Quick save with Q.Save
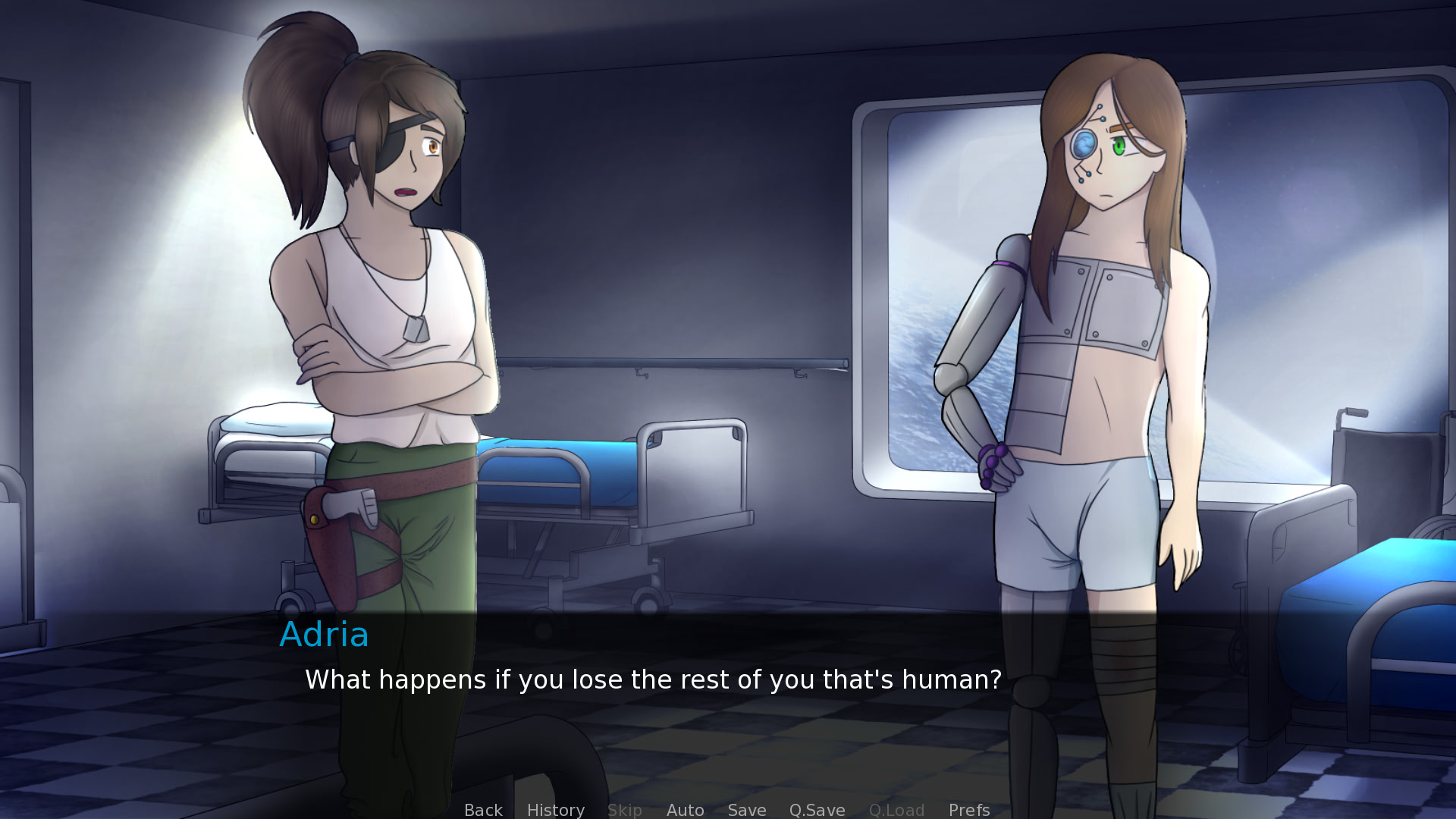 [x=817, y=809]
